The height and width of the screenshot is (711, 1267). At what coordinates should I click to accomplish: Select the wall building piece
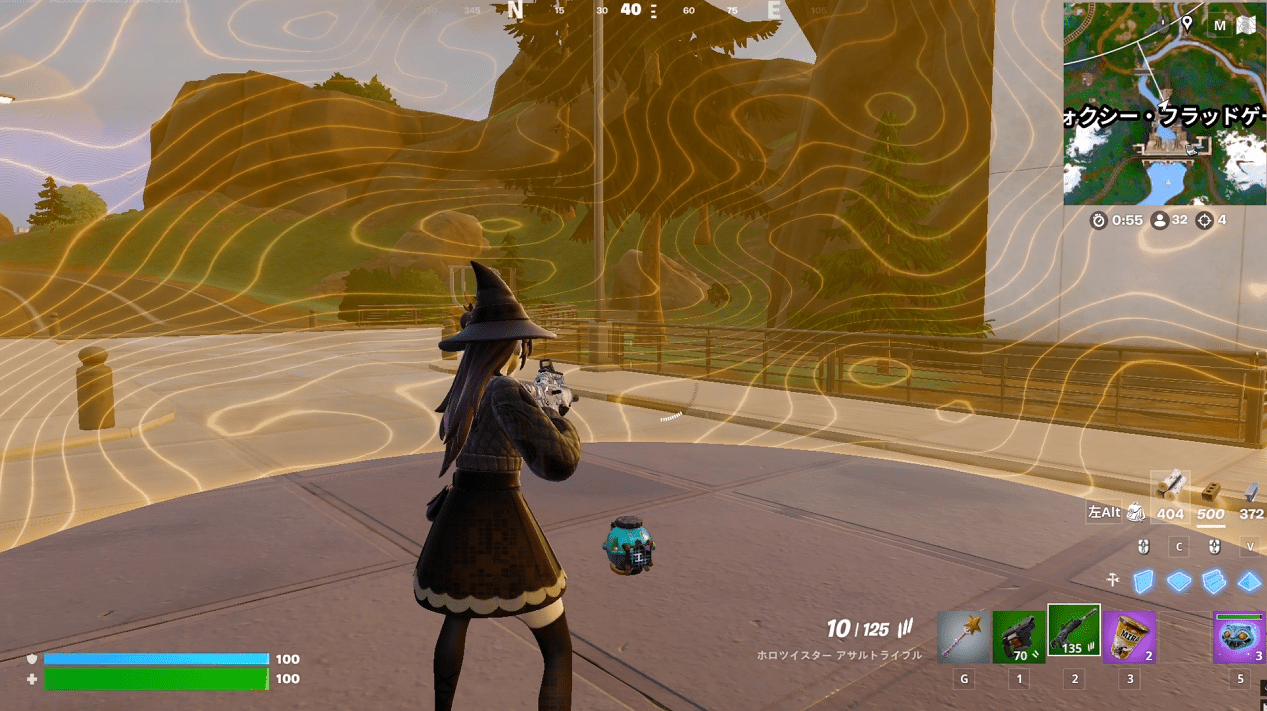[1144, 581]
